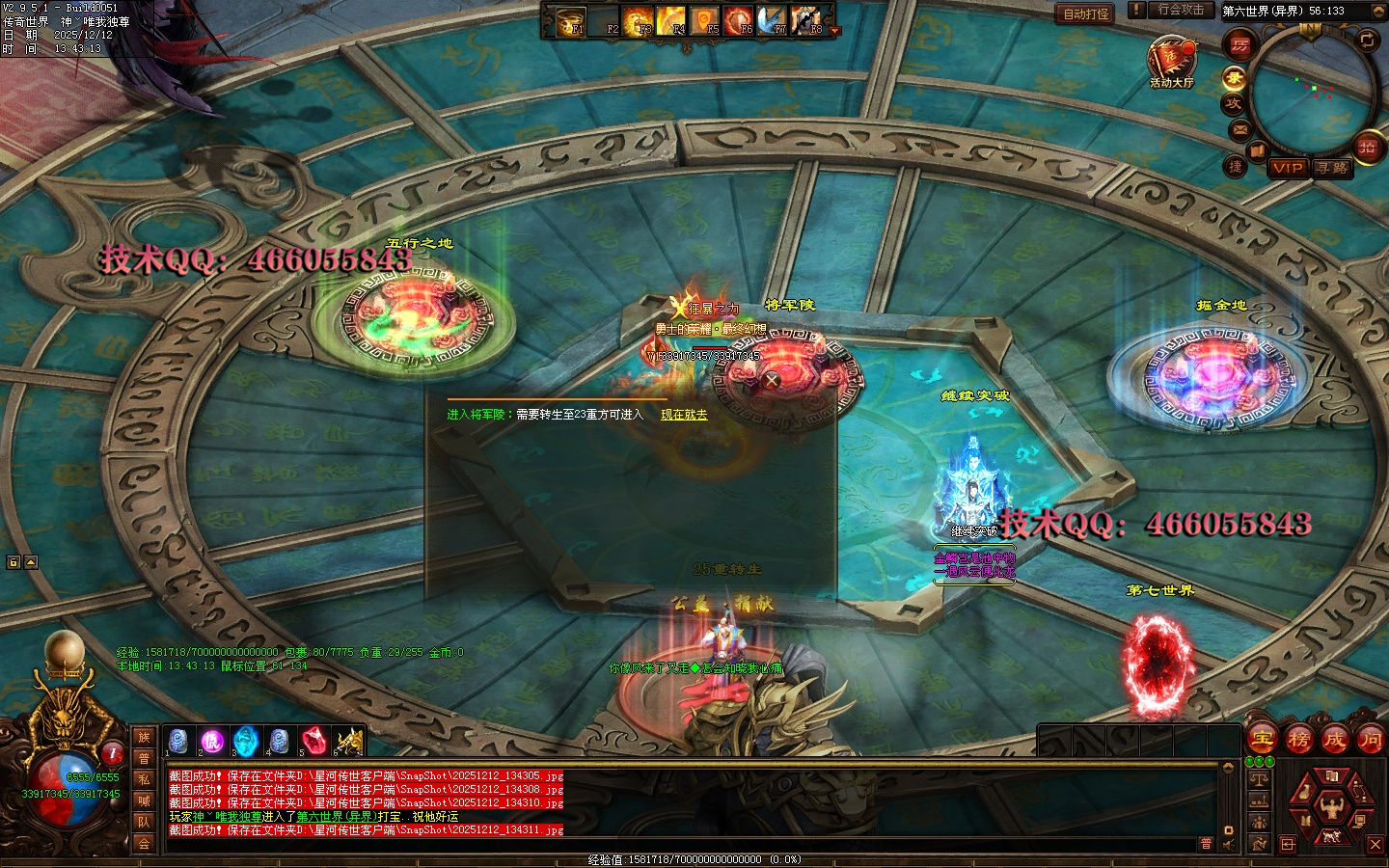Click the balance scales trade icon

1259,778
